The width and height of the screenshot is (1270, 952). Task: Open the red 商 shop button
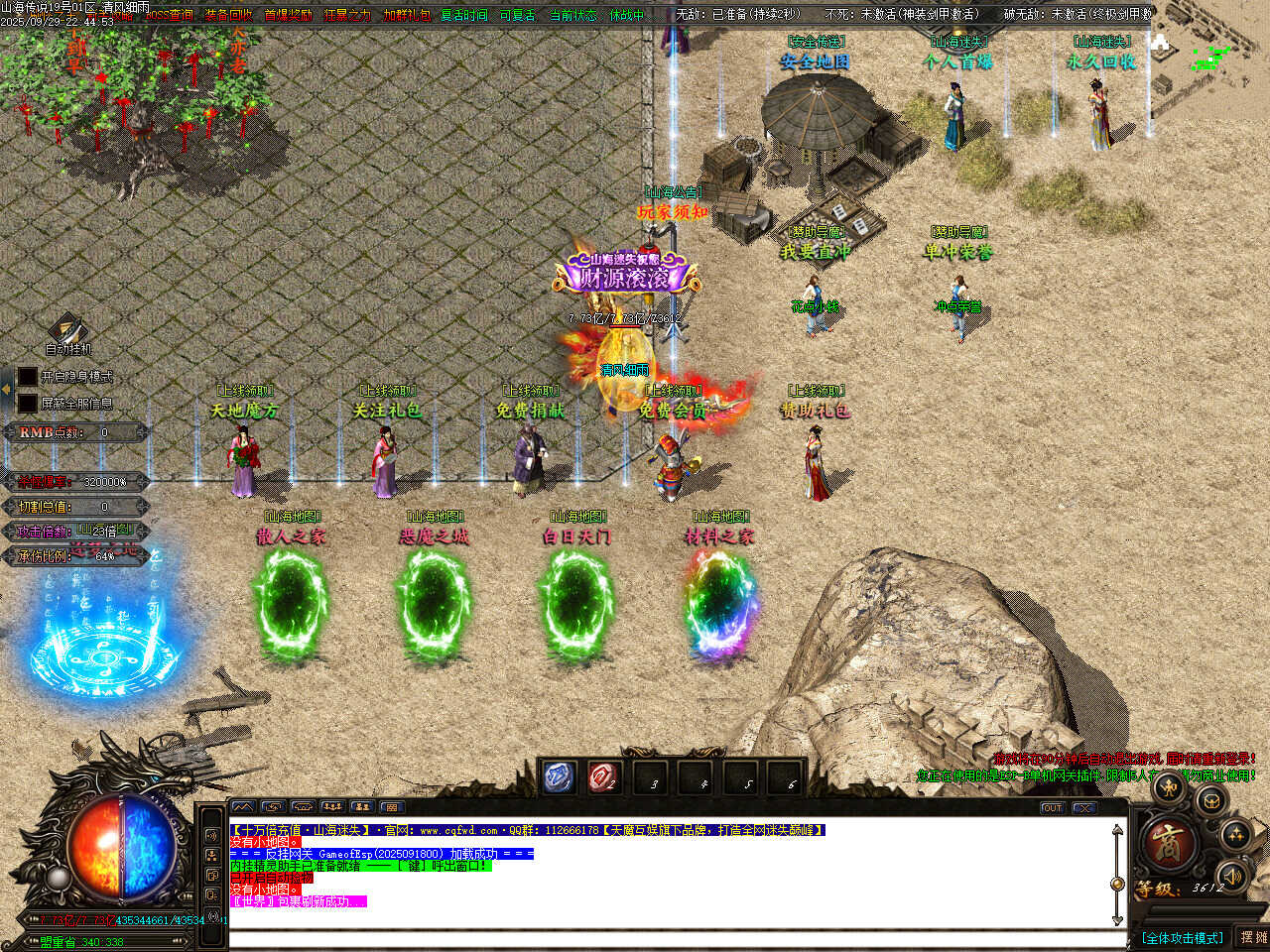coord(1169,844)
